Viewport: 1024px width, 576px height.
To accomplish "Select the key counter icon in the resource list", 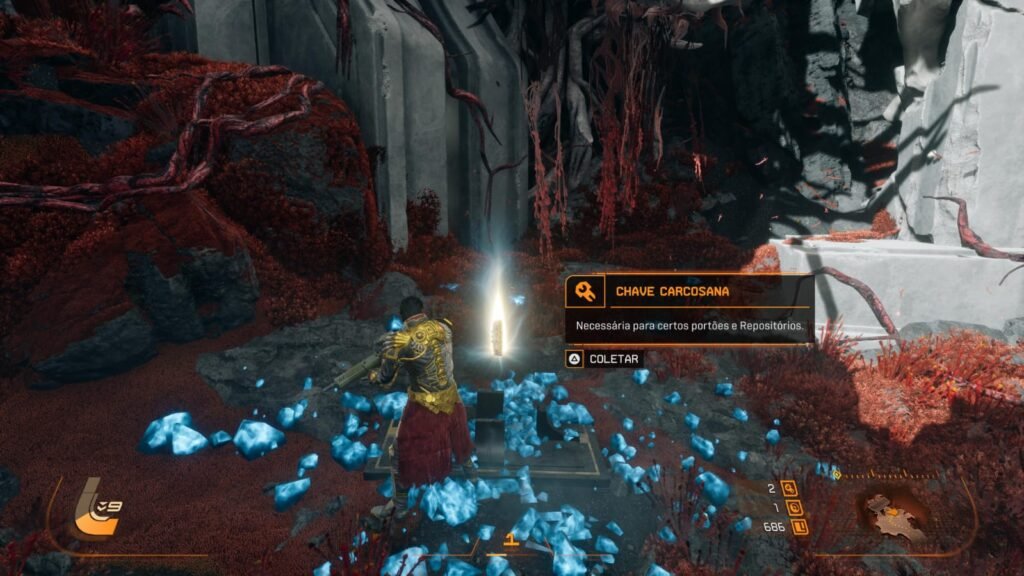I will (790, 489).
